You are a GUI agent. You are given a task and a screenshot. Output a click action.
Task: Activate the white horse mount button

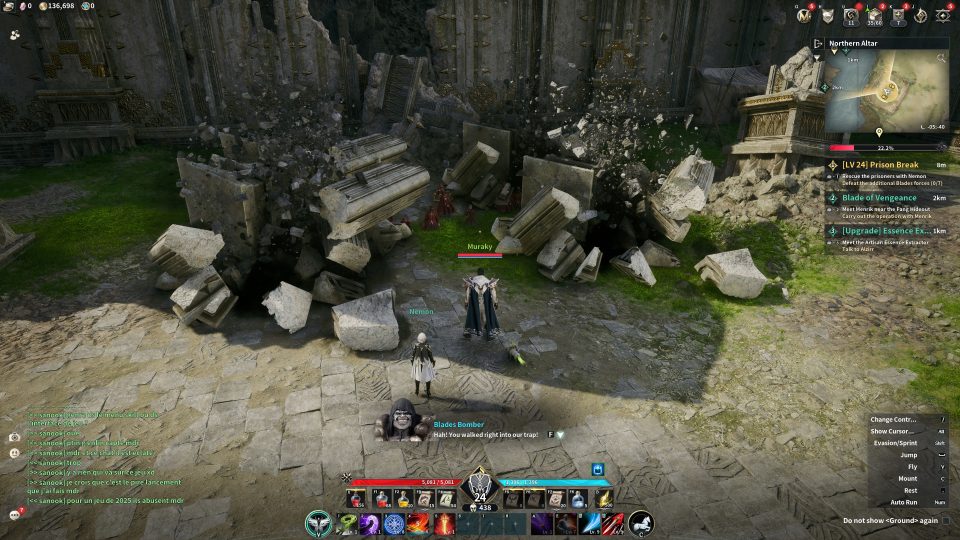pyautogui.click(x=641, y=523)
